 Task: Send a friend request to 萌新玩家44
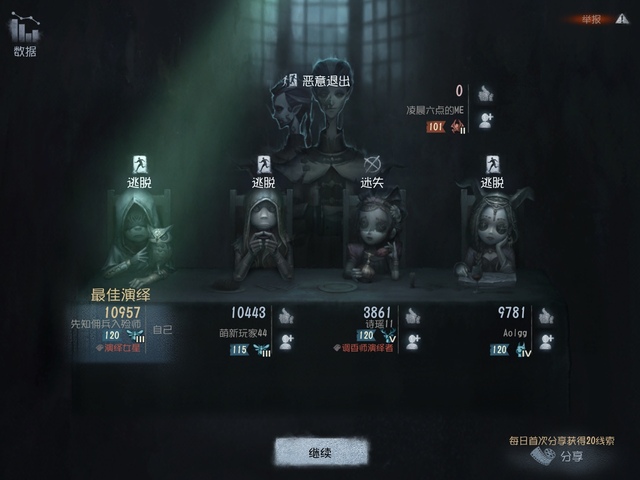click(x=286, y=342)
